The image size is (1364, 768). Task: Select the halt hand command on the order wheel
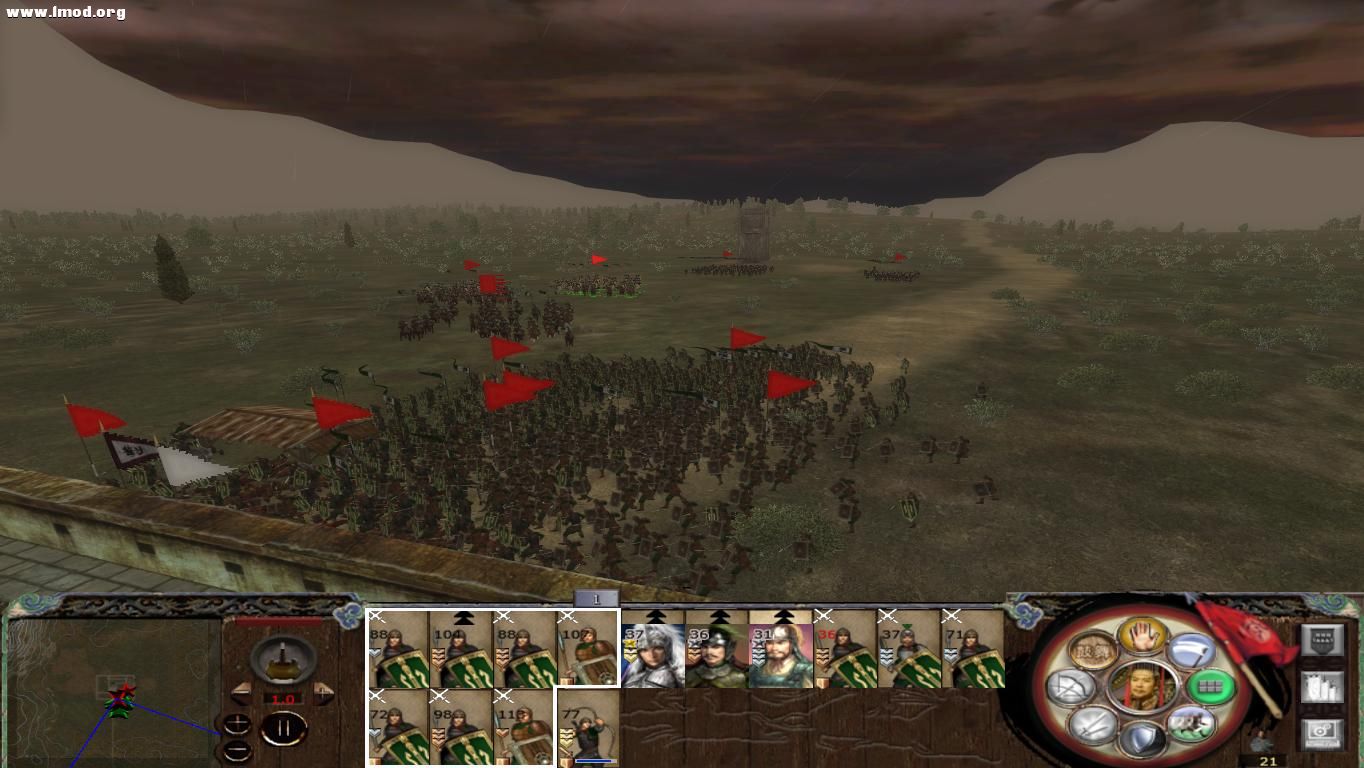pos(1141,637)
